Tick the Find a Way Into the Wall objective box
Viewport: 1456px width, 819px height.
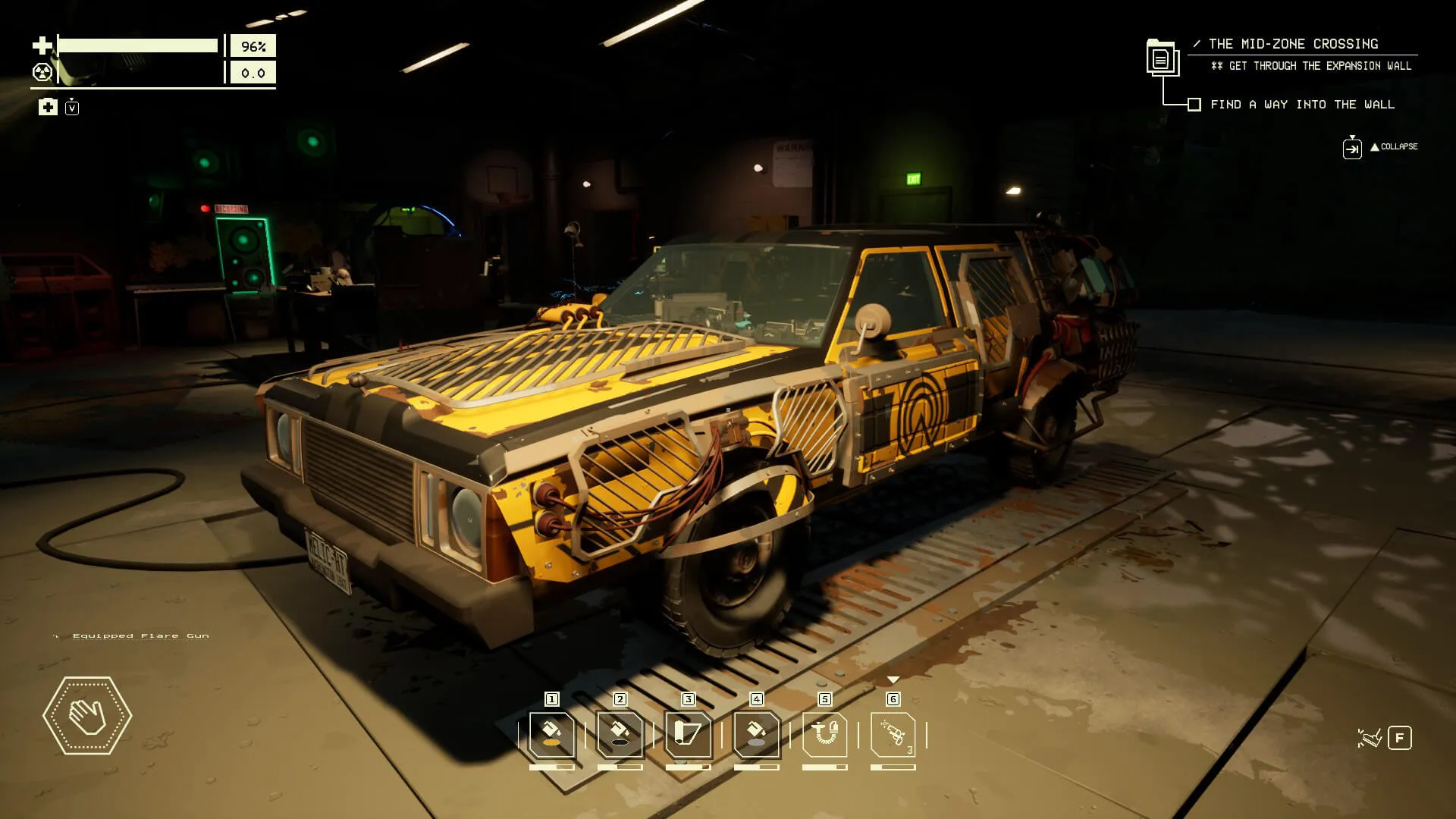pyautogui.click(x=1194, y=105)
